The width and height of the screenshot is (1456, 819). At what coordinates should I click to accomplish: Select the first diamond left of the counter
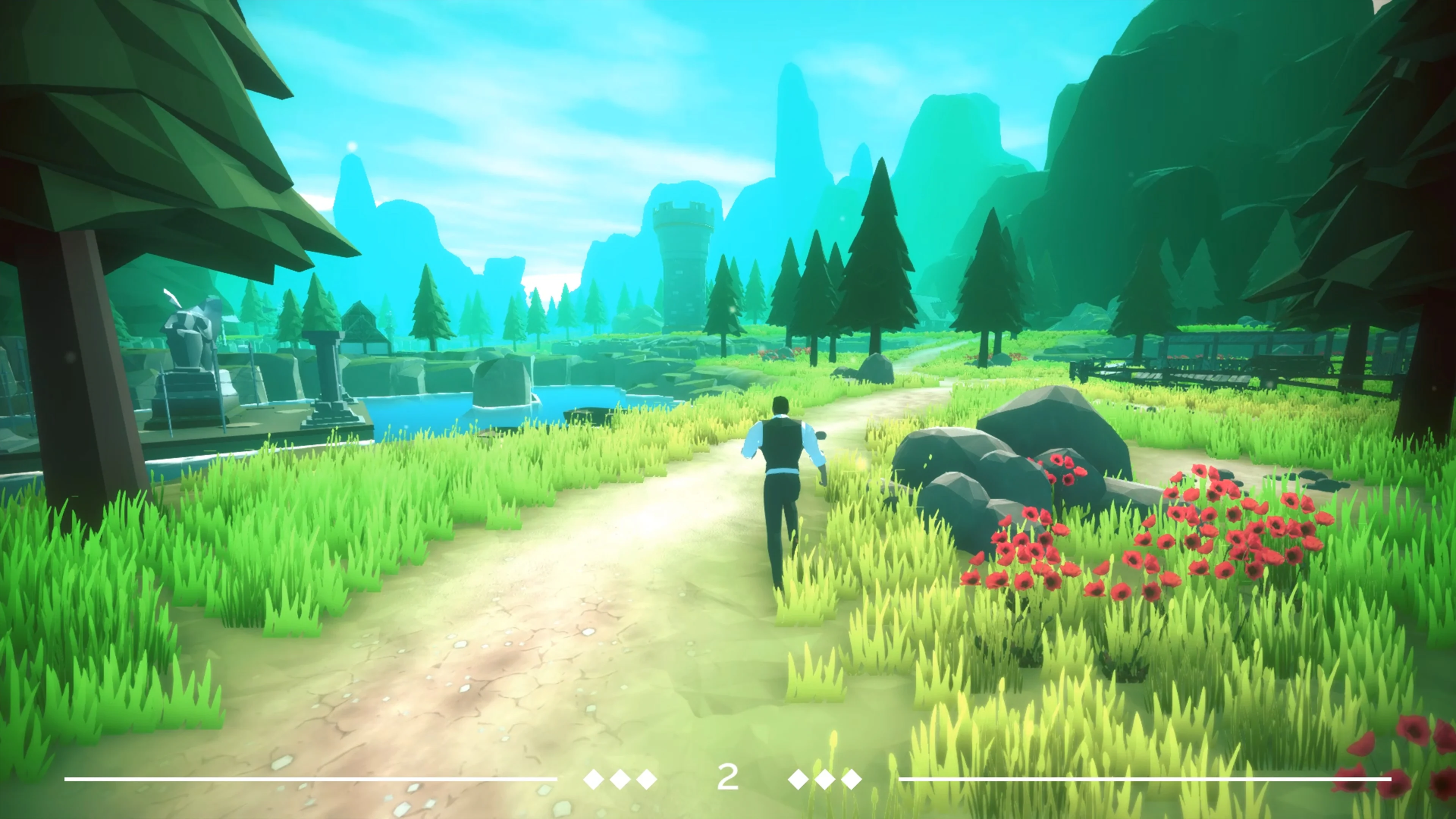pyautogui.click(x=593, y=780)
